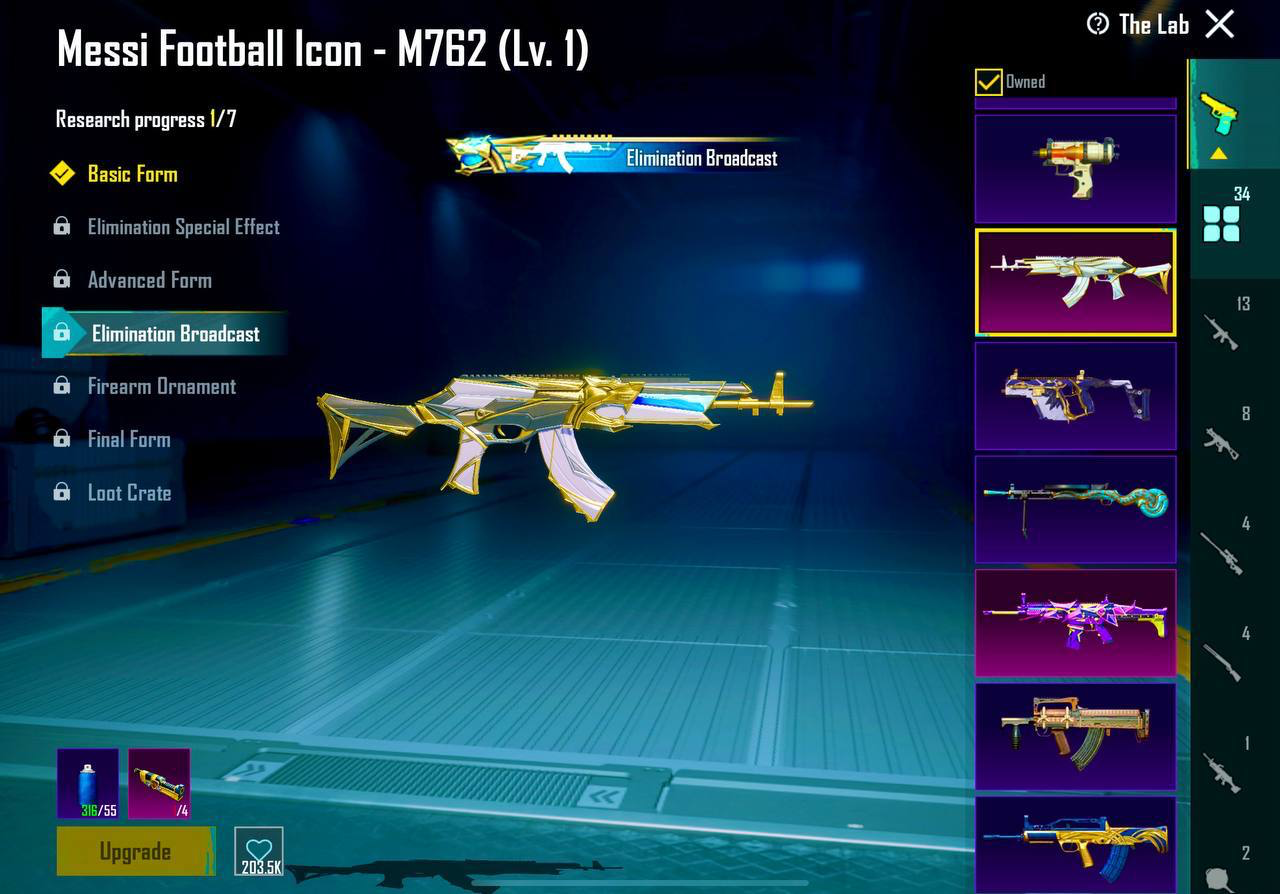Select the neon purple M762 skin thumbnail
The width and height of the screenshot is (1280, 894).
[x=1075, y=622]
